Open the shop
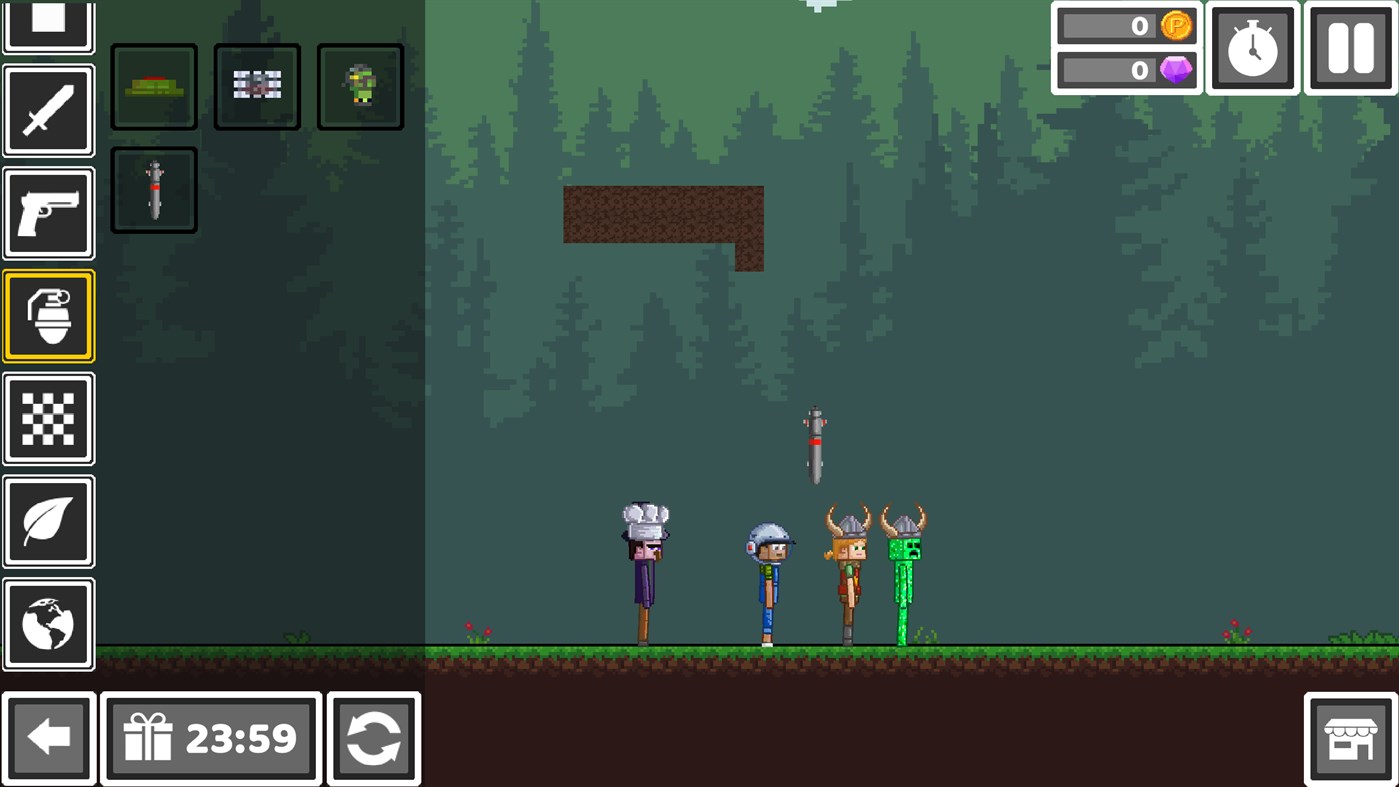This screenshot has width=1399, height=787. (x=1351, y=738)
